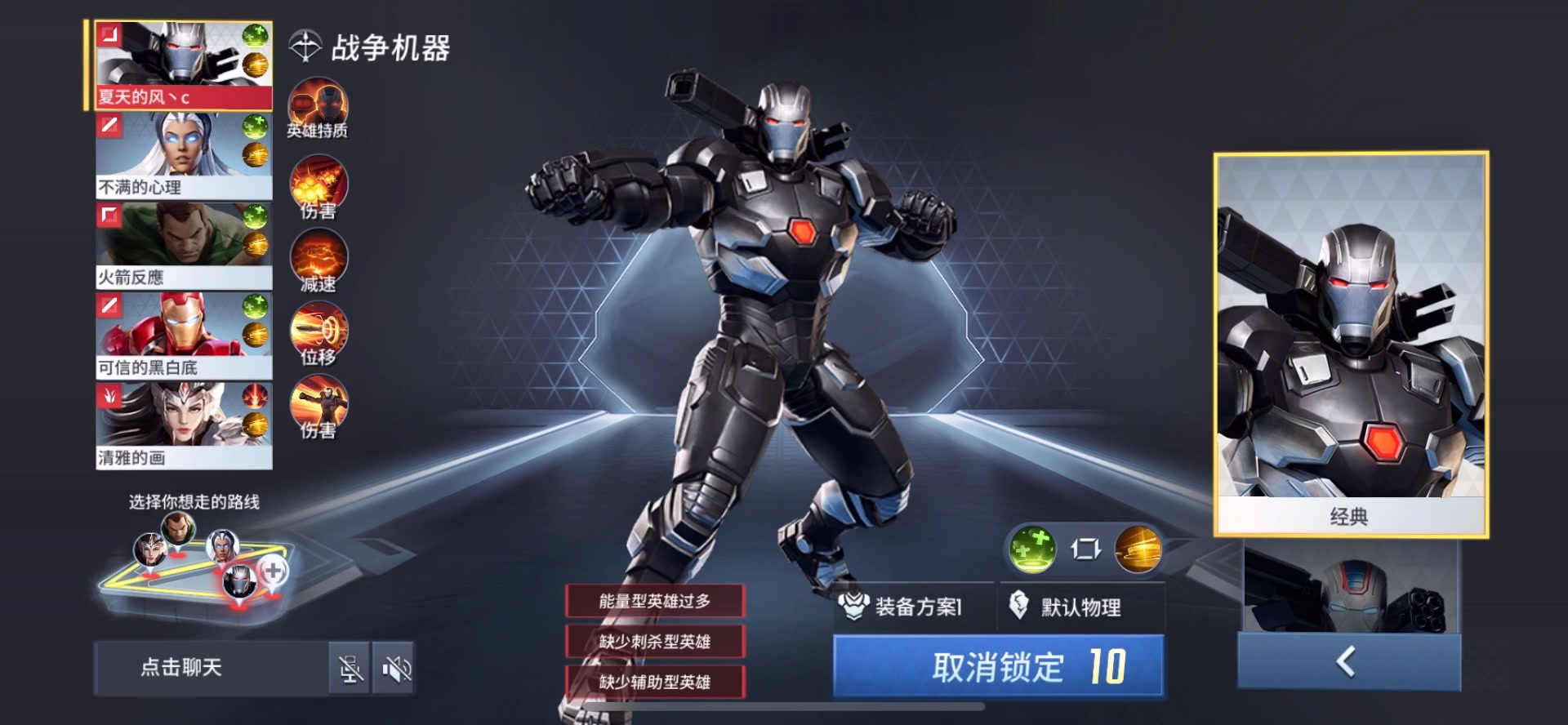Select teammate 夏天的风丶c's chosen lane pin
The height and width of the screenshot is (725, 1568).
pyautogui.click(x=240, y=582)
